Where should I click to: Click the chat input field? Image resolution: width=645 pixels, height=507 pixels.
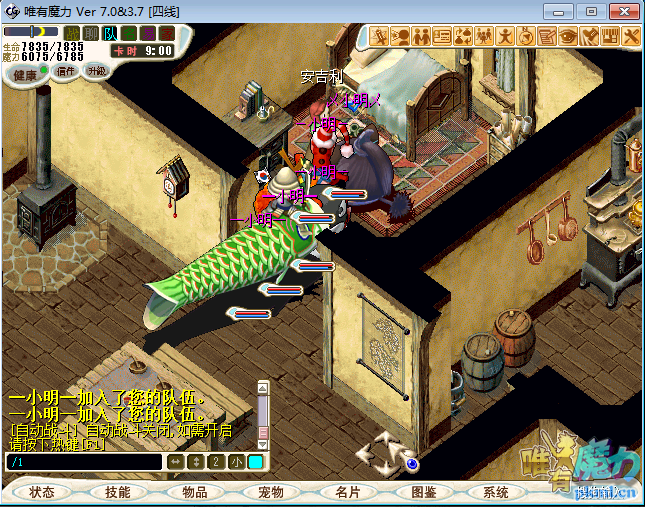84,462
